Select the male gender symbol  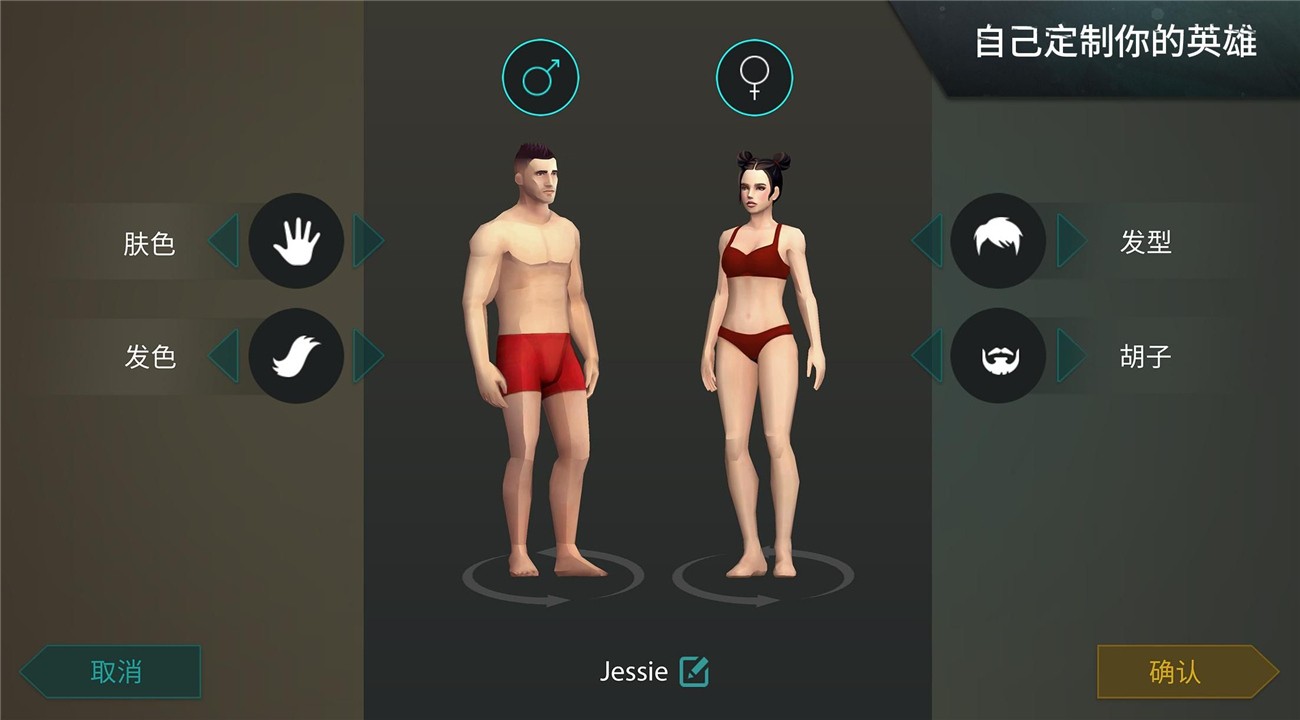[540, 76]
